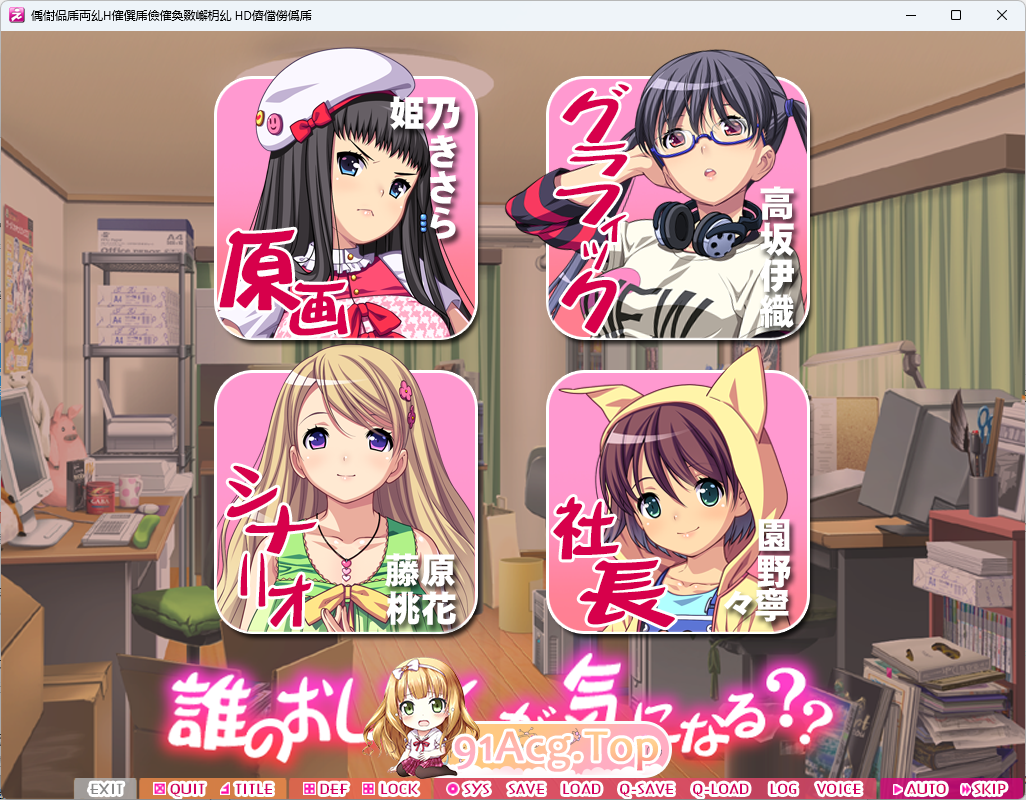Click the EXIT button
Screen dimensions: 1026x800
[x=106, y=789]
